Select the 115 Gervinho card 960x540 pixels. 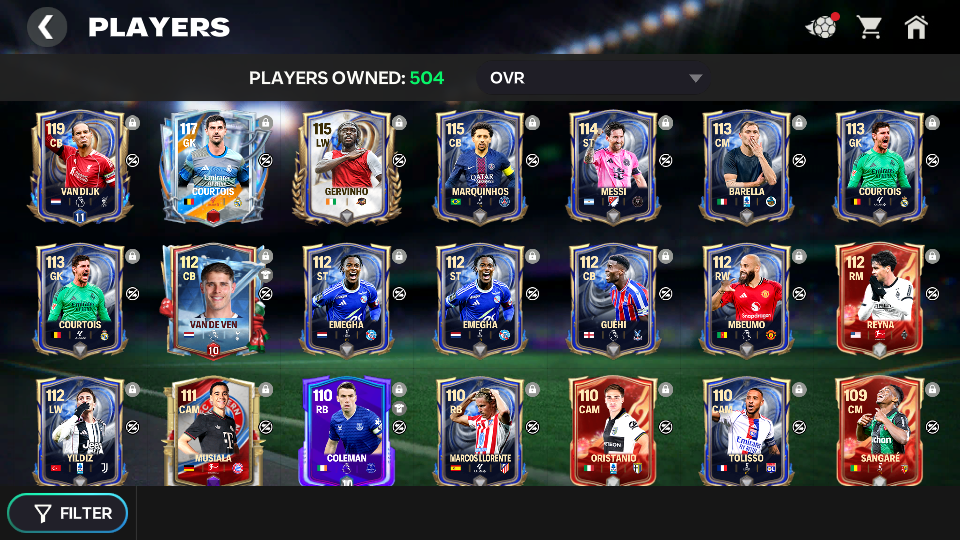pyautogui.click(x=346, y=165)
